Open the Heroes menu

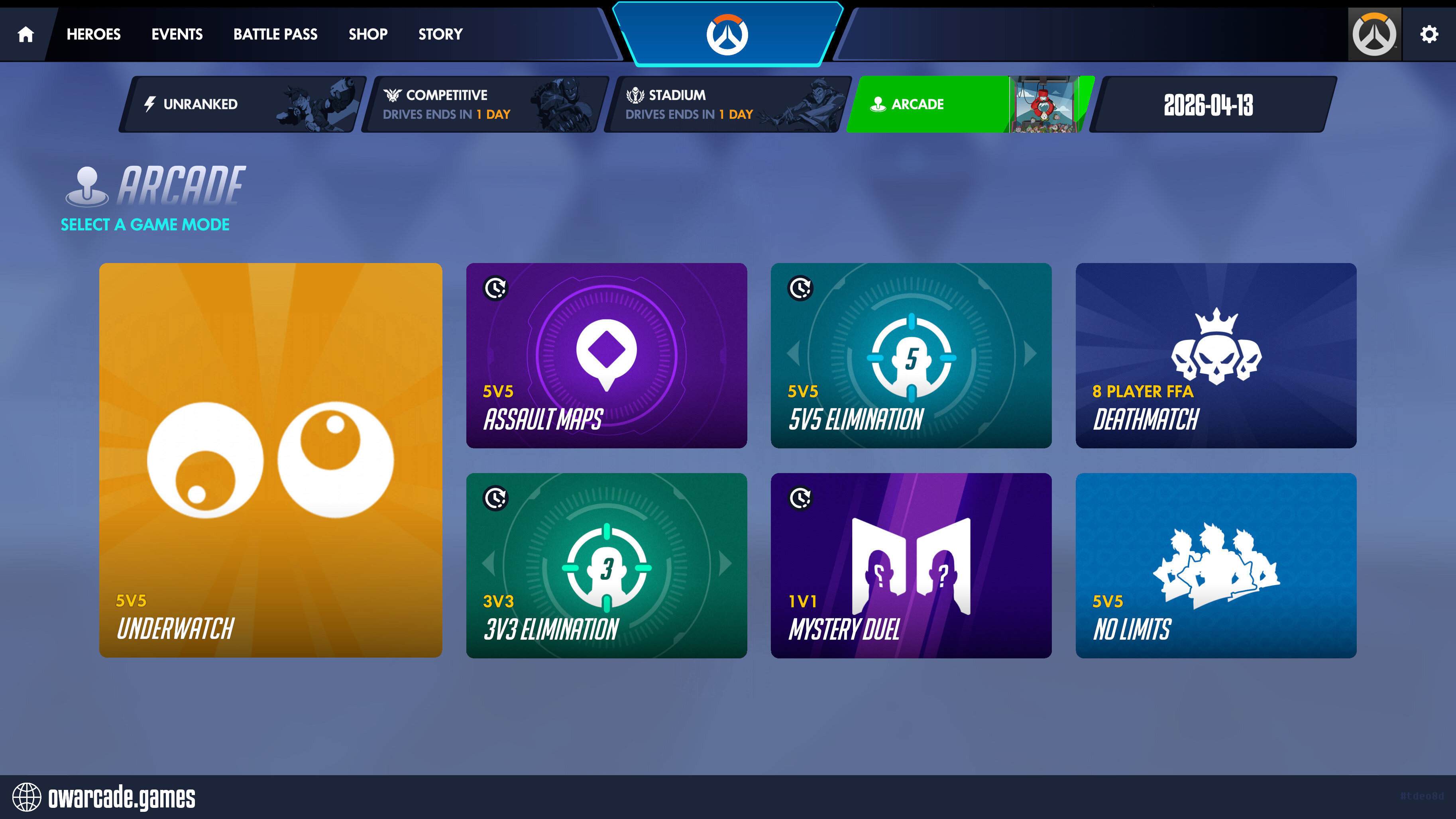click(93, 35)
